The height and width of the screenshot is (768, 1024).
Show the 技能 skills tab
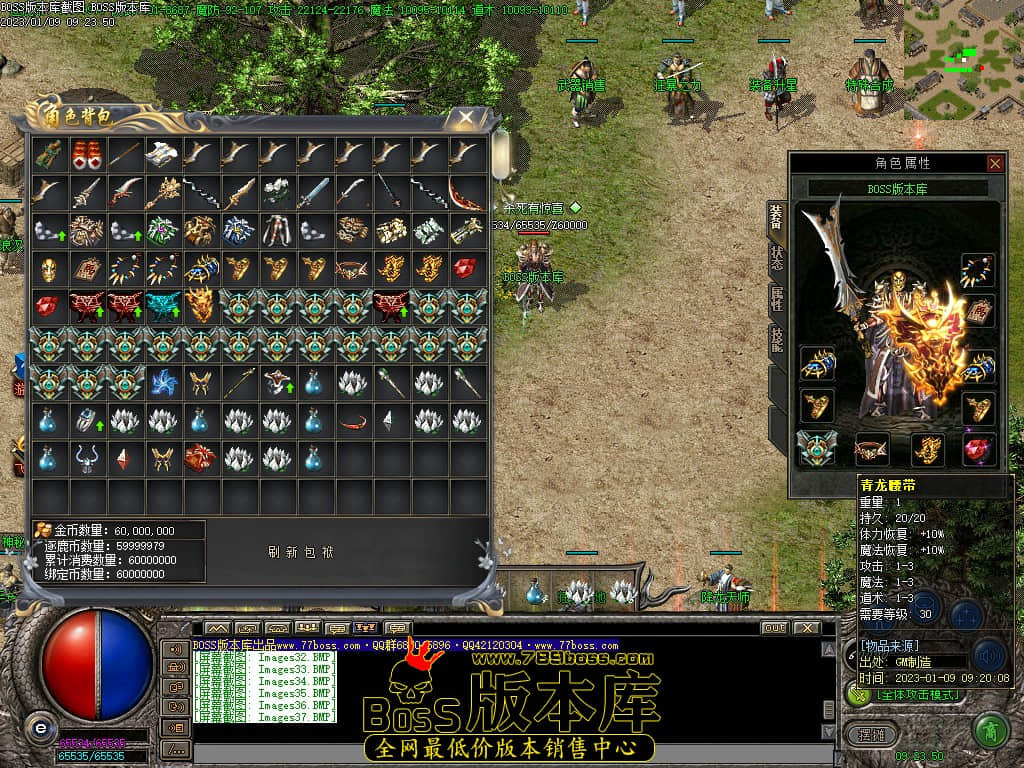tap(776, 340)
